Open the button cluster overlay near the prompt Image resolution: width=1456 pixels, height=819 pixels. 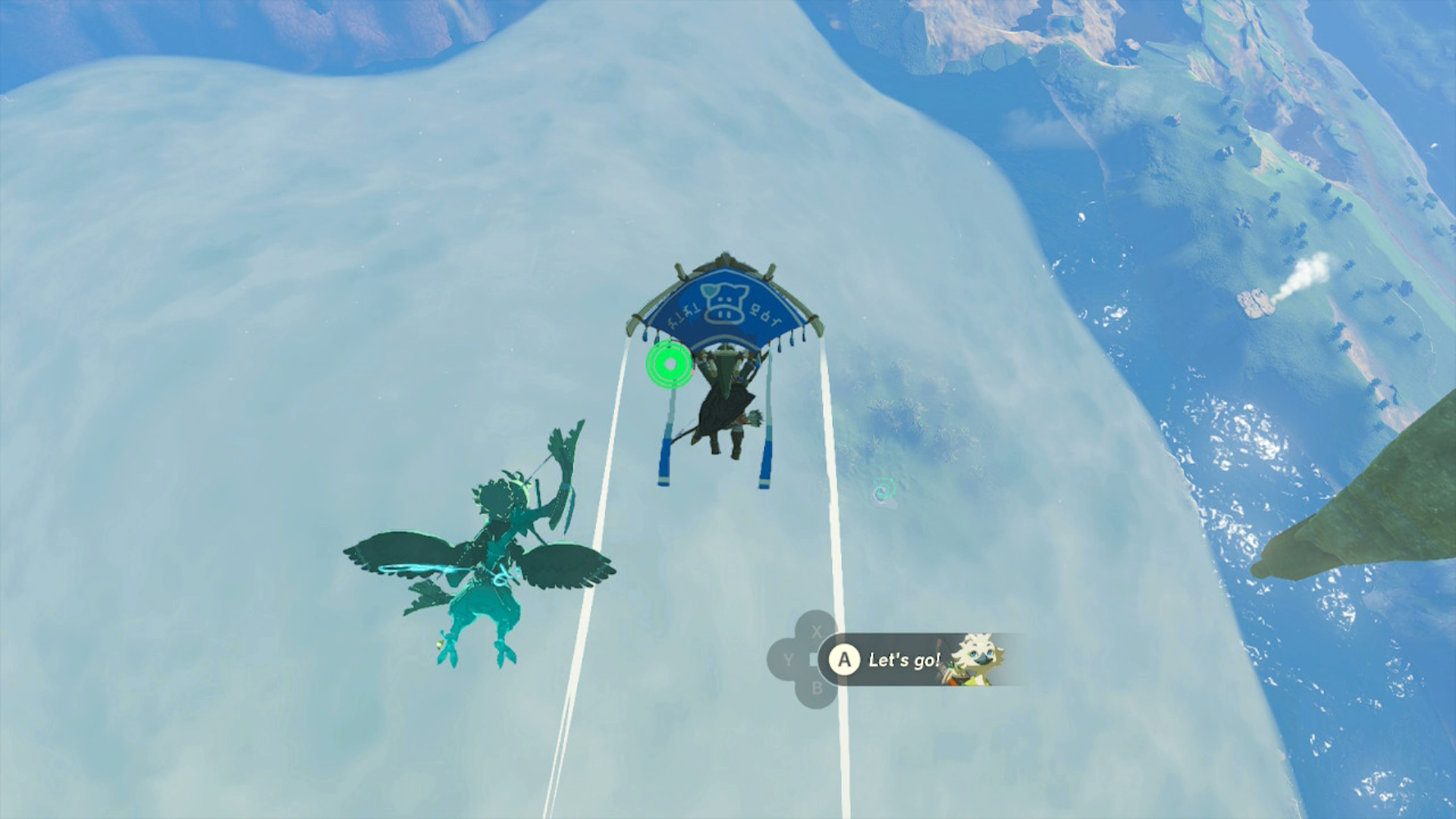804,659
